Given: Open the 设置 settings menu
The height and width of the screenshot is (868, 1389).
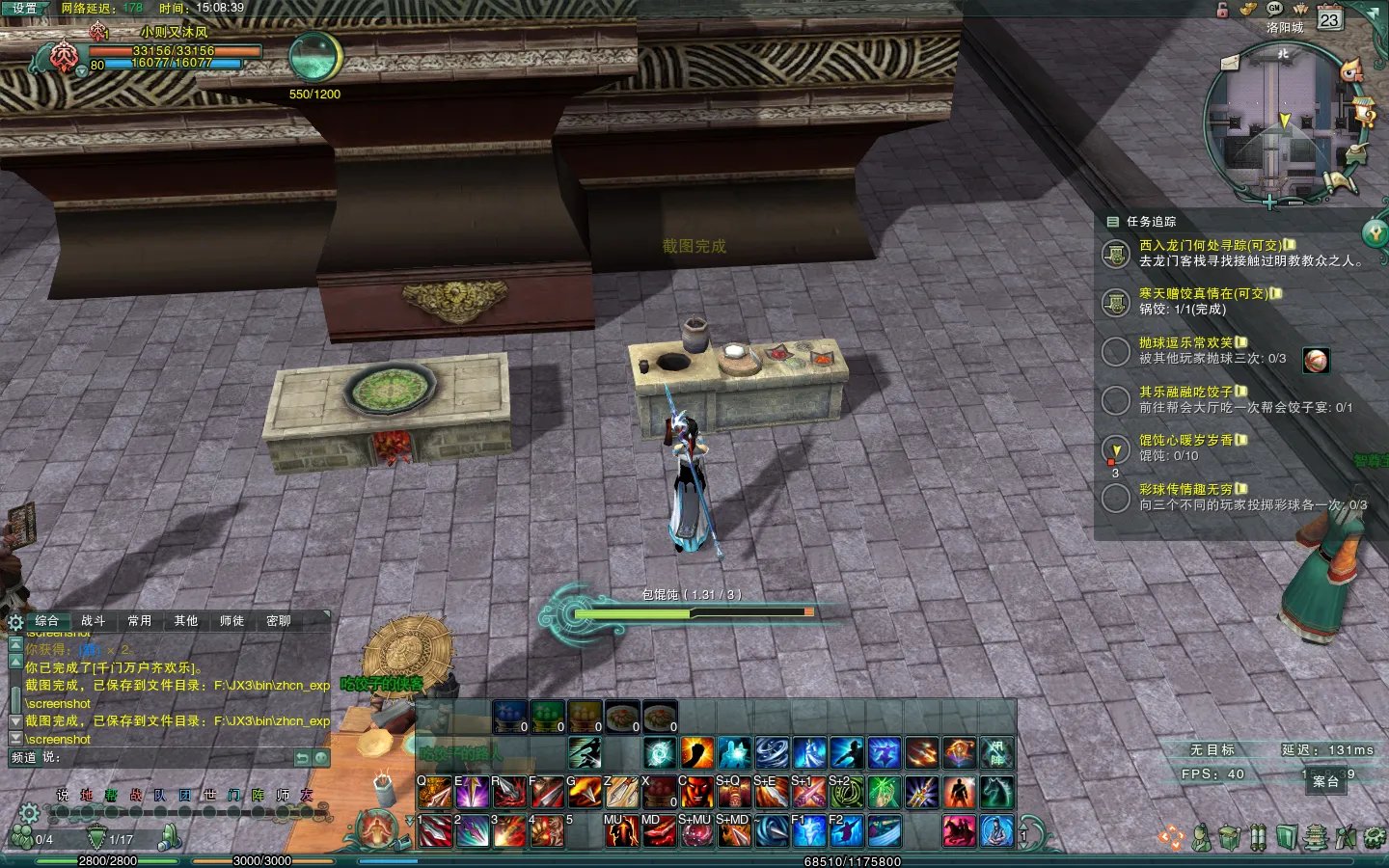Looking at the screenshot, I should tap(24, 8).
